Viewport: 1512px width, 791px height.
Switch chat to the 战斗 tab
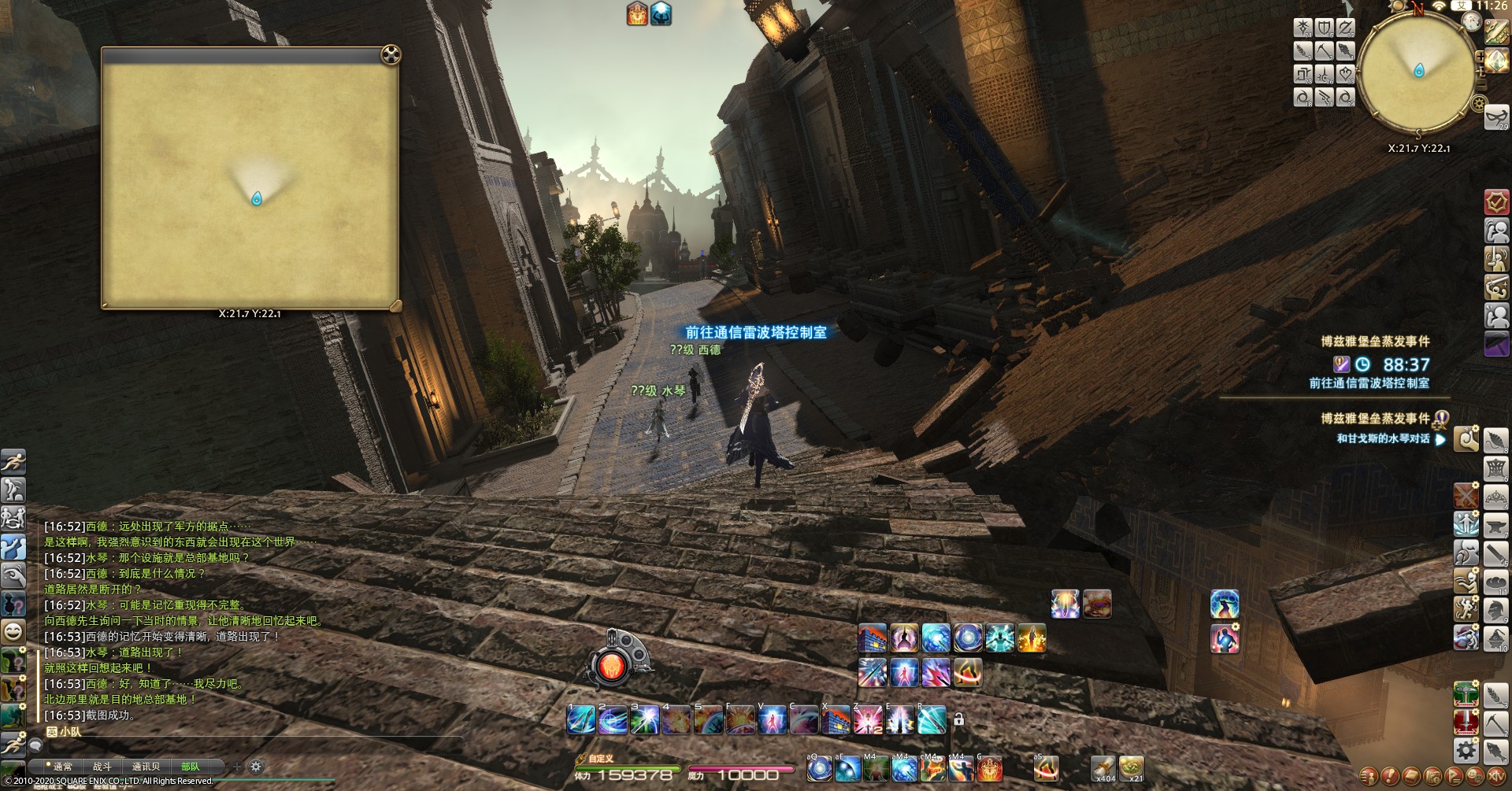(102, 766)
